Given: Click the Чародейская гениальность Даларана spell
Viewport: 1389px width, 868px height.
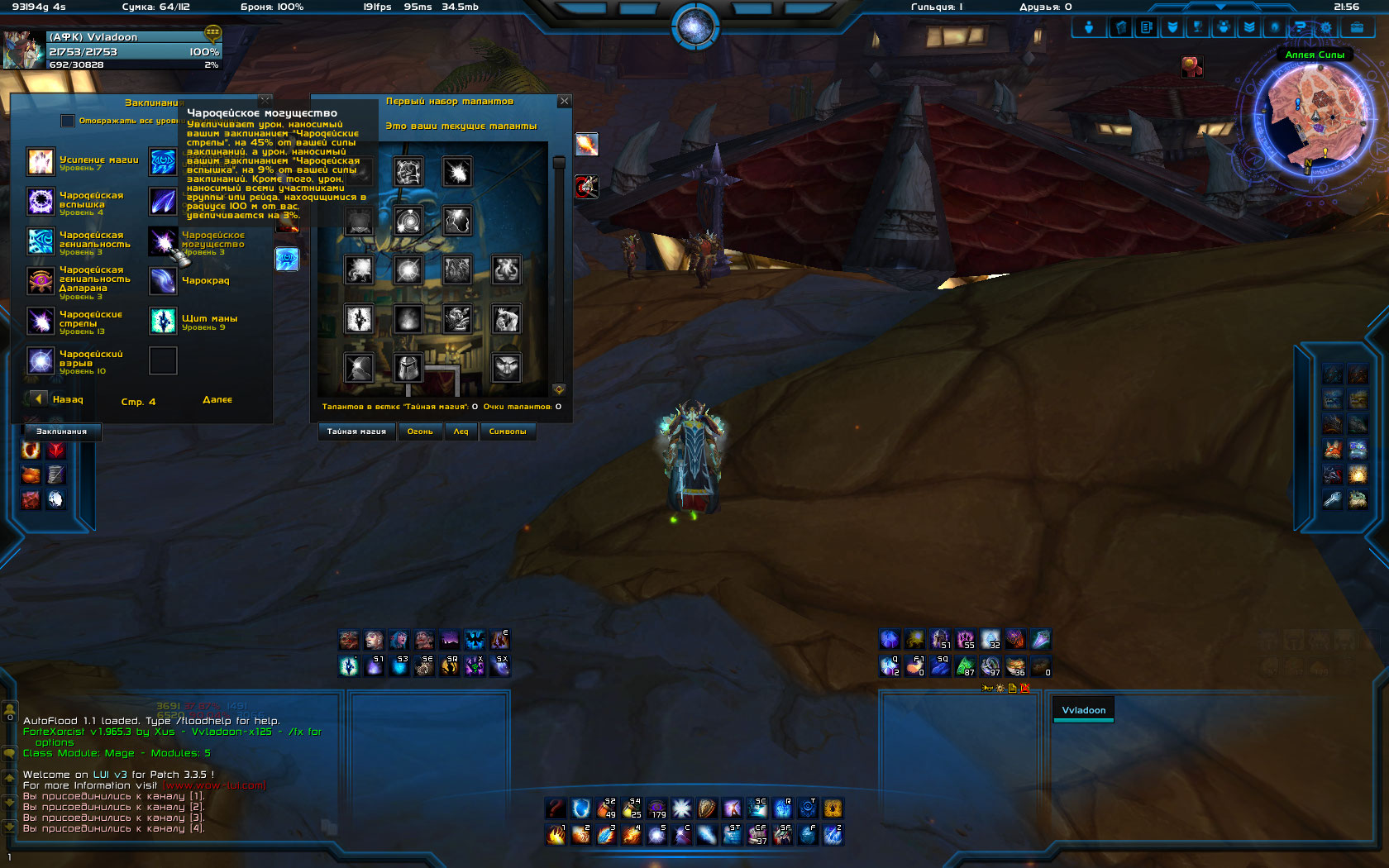Looking at the screenshot, I should coord(41,281).
